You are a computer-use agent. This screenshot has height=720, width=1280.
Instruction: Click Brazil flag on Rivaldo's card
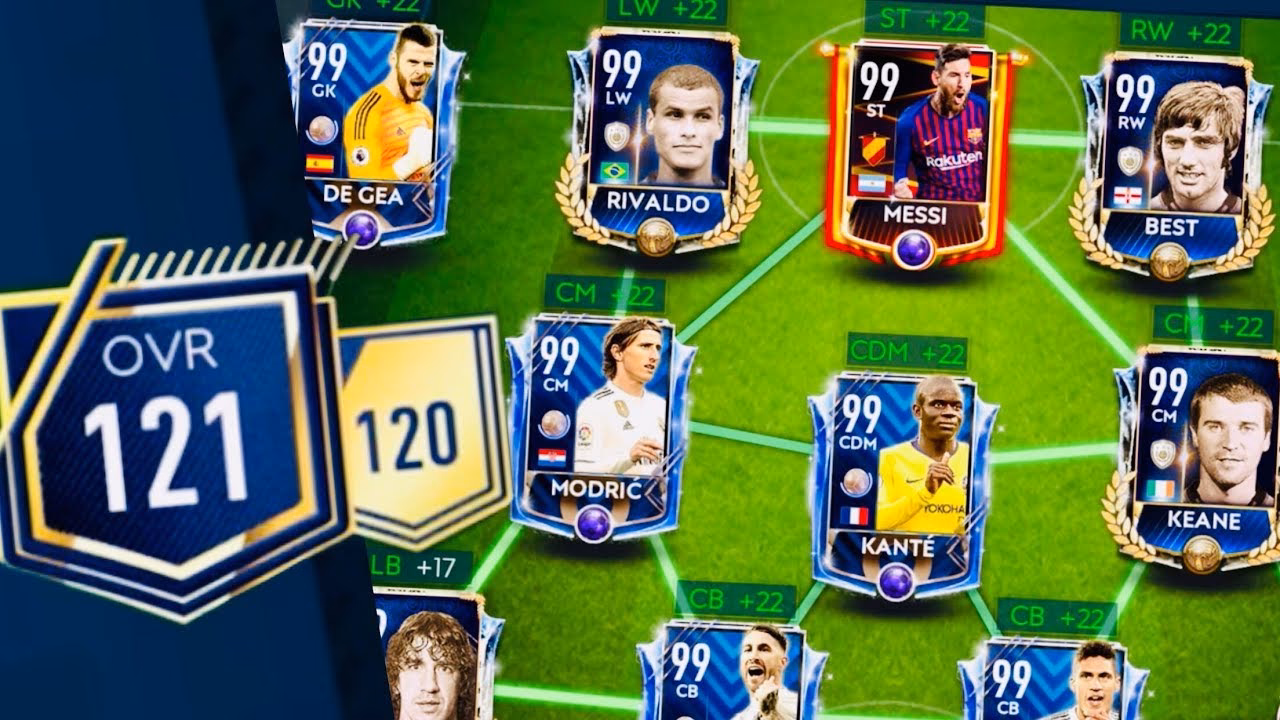tap(614, 170)
